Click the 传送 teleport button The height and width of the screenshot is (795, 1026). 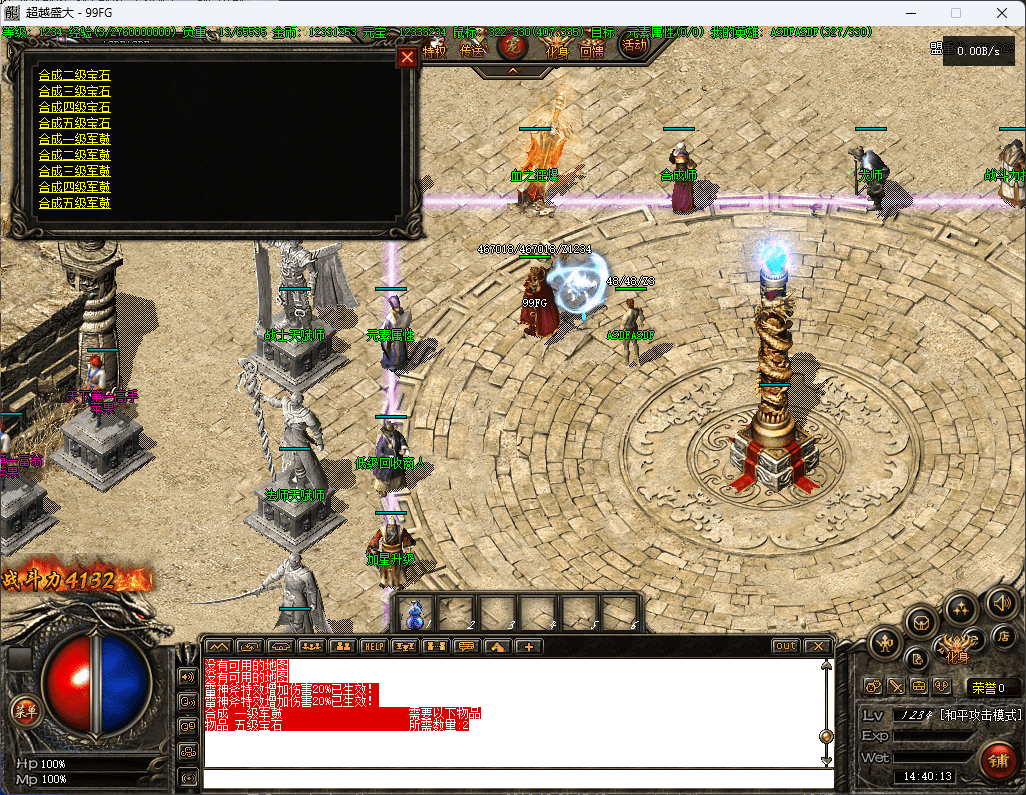[473, 51]
